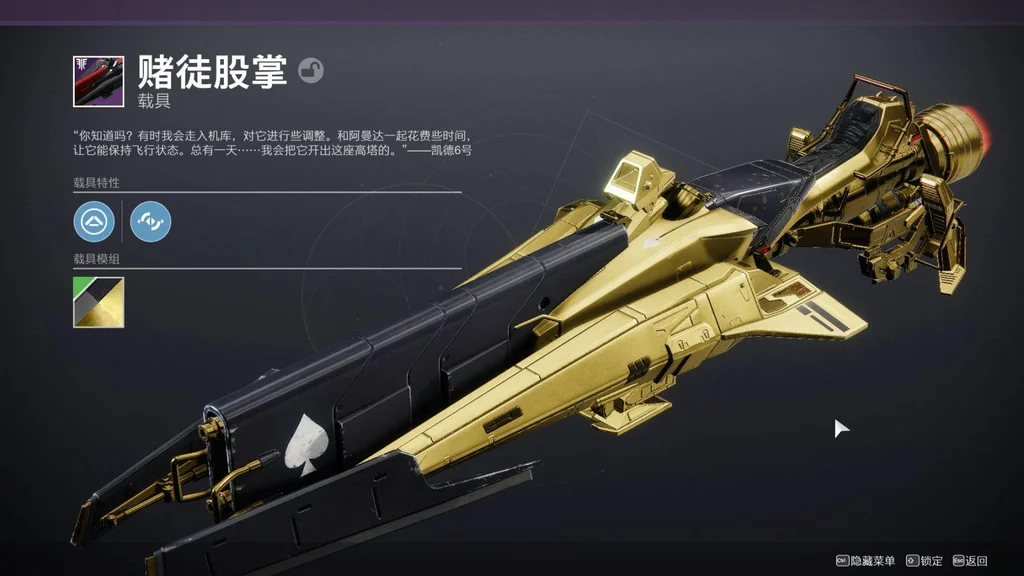This screenshot has height=576, width=1024.
Task: Toggle the padlock icon beside the item name
Action: point(311,71)
